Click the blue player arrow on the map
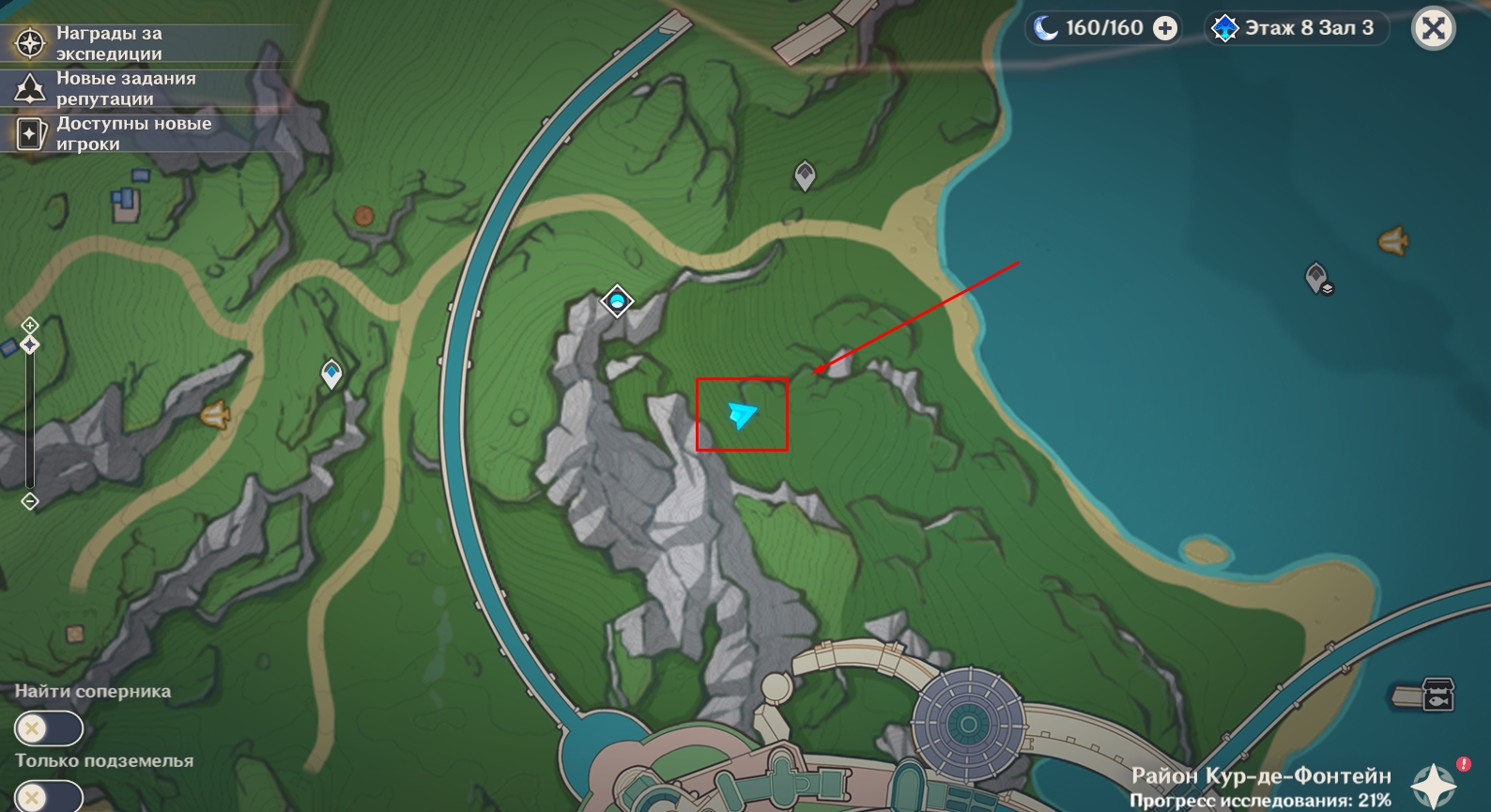The image size is (1491, 812). click(742, 413)
